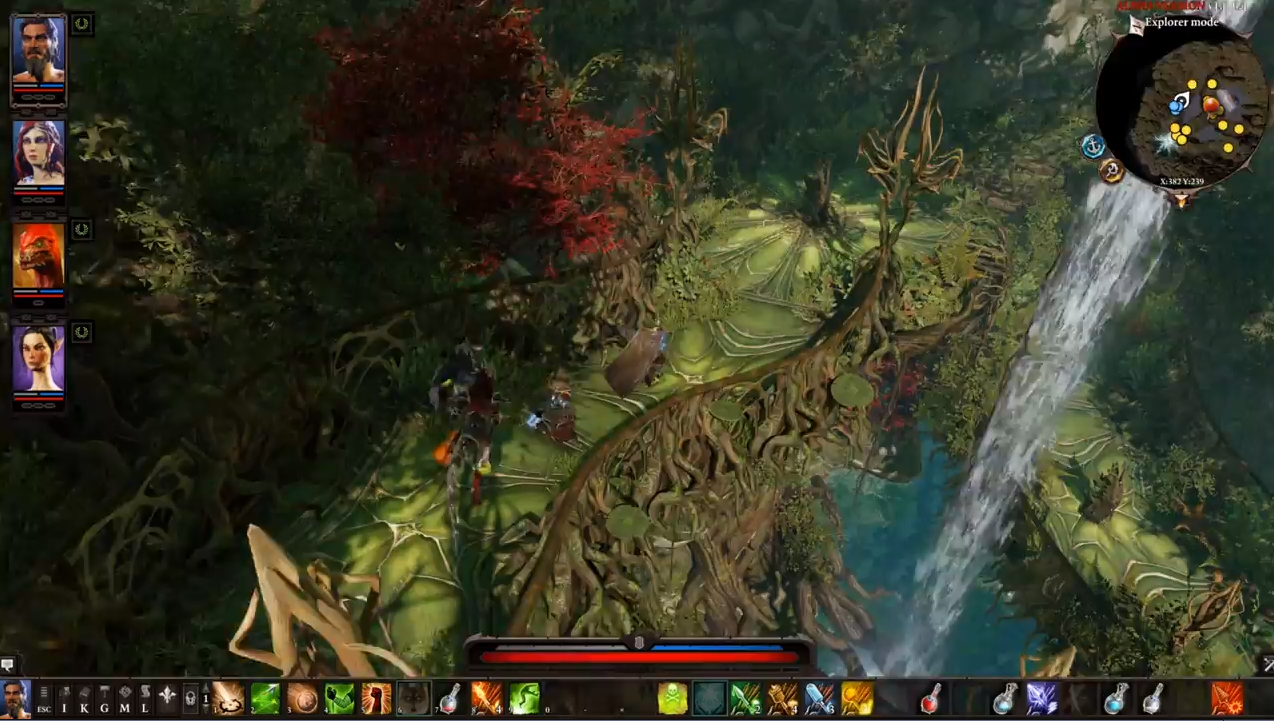Screen dimensions: 1274x721
Task: Open the ESC game menu button
Action: pyautogui.click(x=44, y=697)
